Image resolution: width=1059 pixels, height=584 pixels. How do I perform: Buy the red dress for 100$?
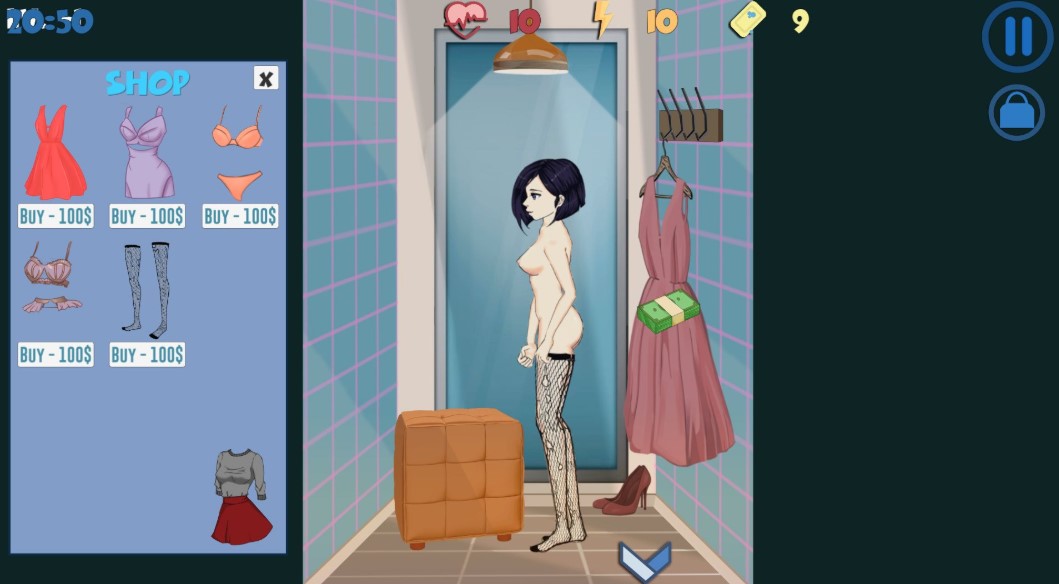(56, 216)
